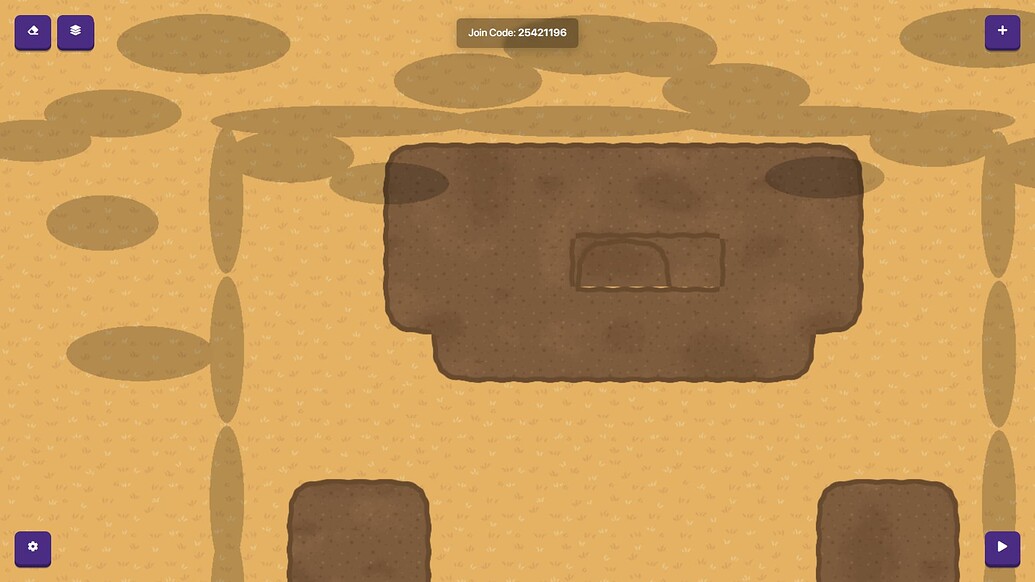Screen dimensions: 1035x582
Task: Select the eraser tool button
Action: pos(32,32)
